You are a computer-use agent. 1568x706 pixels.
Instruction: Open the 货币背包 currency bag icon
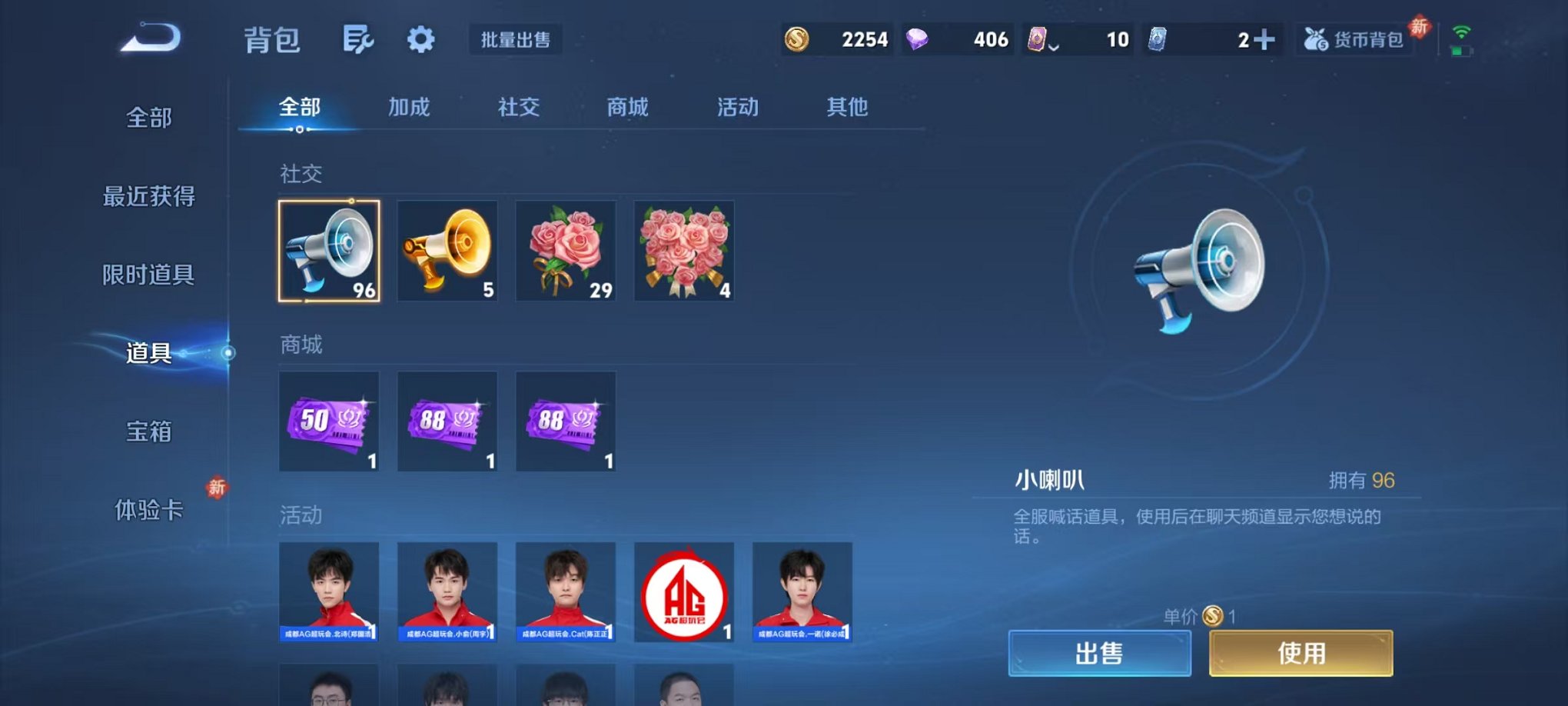[x=1355, y=38]
